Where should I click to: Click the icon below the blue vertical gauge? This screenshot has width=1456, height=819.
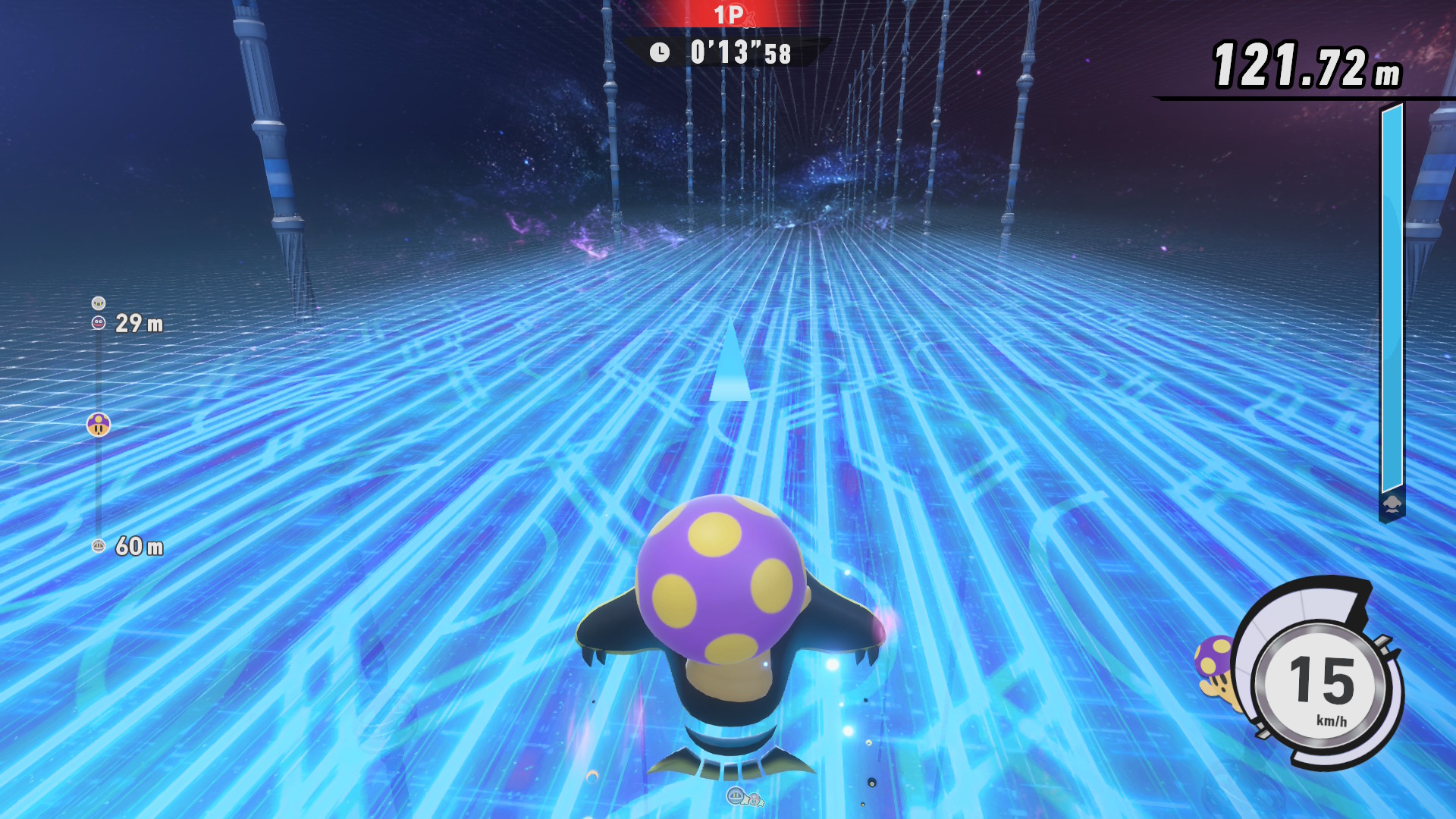click(1392, 505)
